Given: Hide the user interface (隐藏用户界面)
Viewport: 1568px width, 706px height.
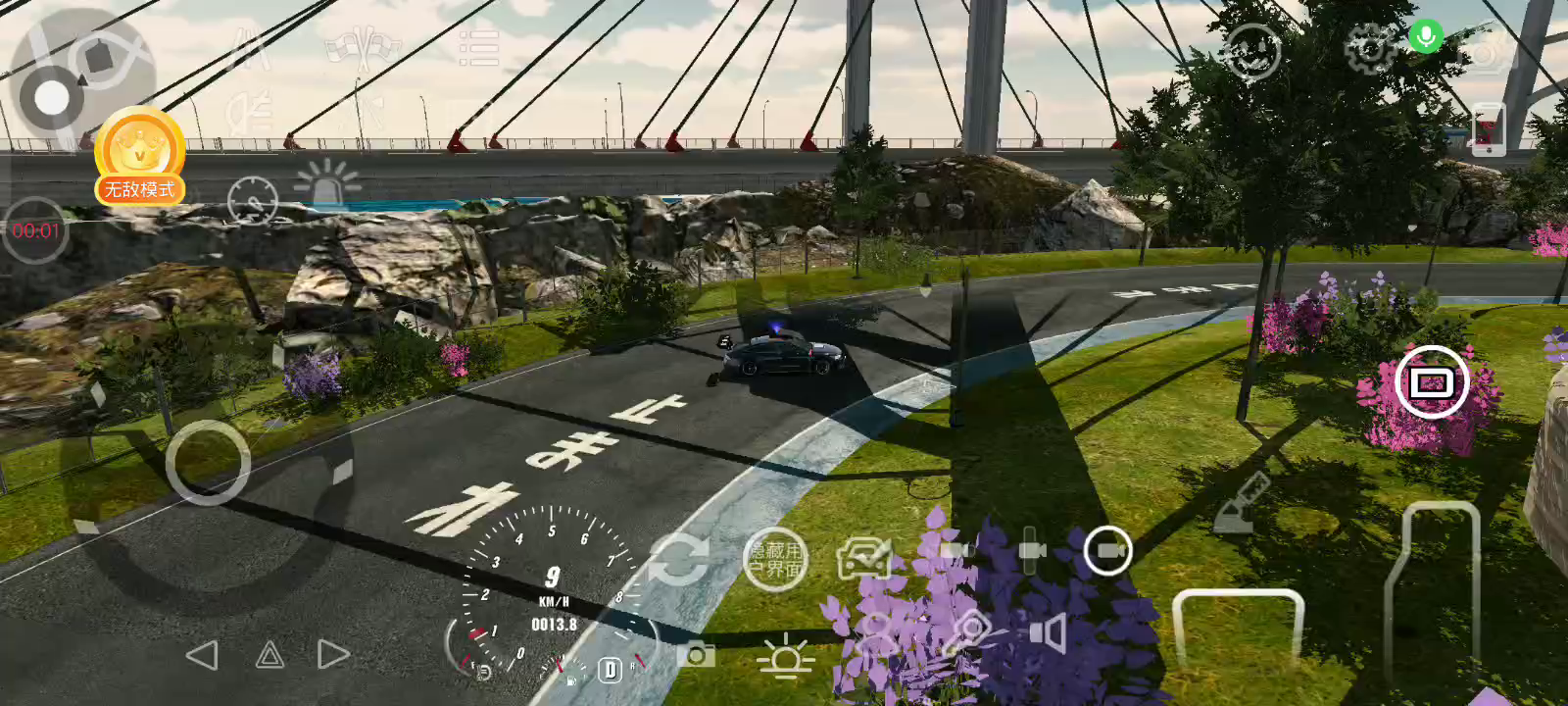Looking at the screenshot, I should pyautogui.click(x=775, y=560).
